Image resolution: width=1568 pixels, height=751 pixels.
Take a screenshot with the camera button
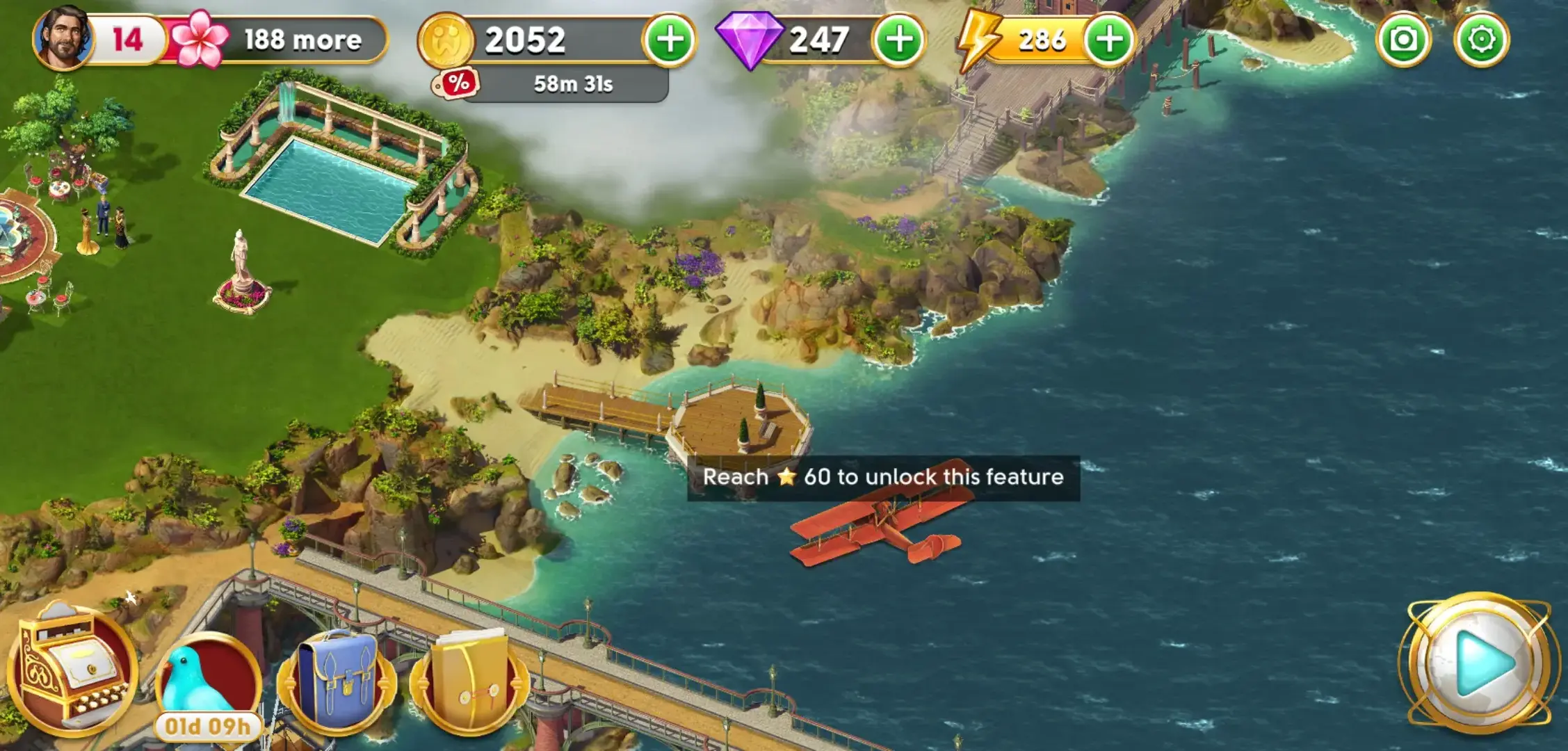(1403, 40)
